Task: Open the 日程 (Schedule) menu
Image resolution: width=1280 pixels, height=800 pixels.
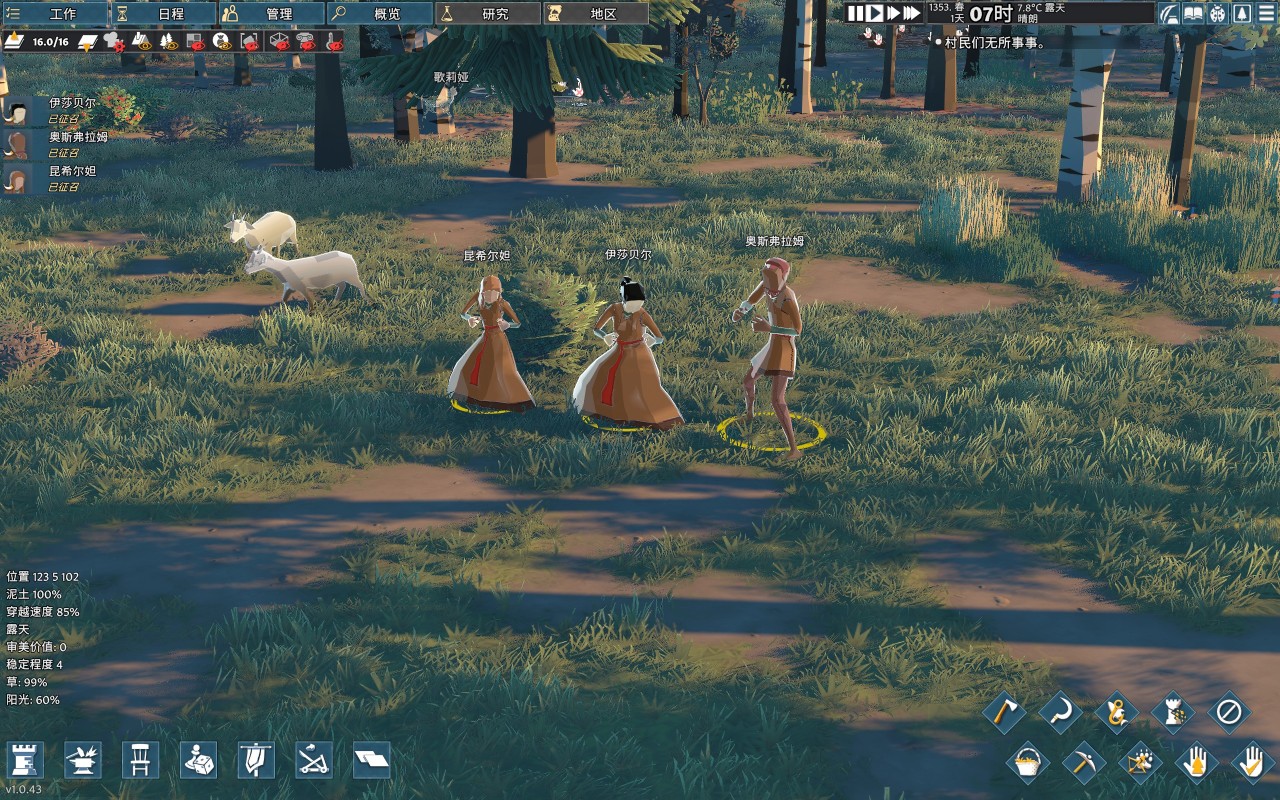Action: (163, 14)
